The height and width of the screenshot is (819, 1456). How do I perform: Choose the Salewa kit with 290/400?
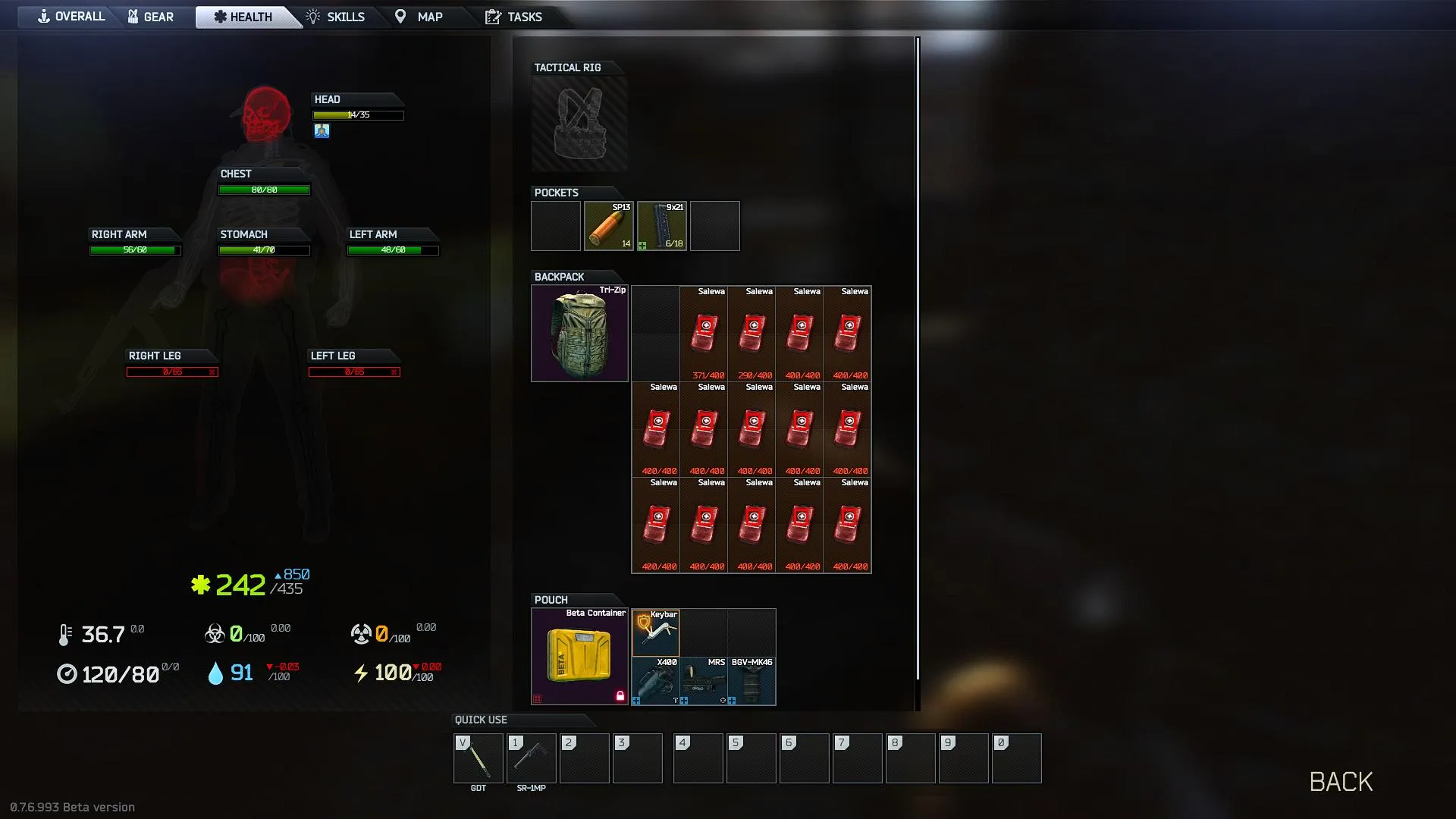click(x=752, y=334)
